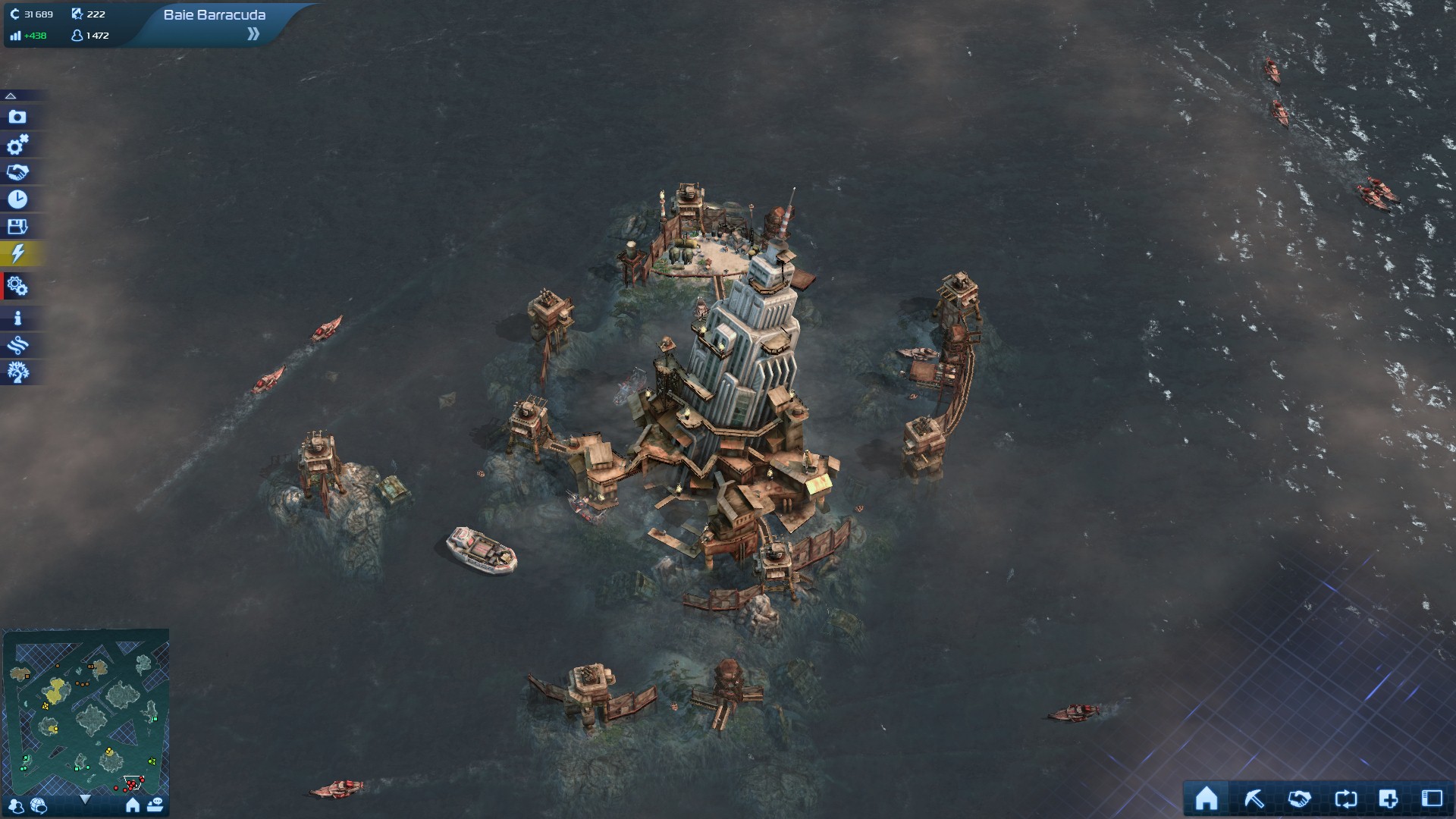Open the camera screenshot mode

(17, 117)
